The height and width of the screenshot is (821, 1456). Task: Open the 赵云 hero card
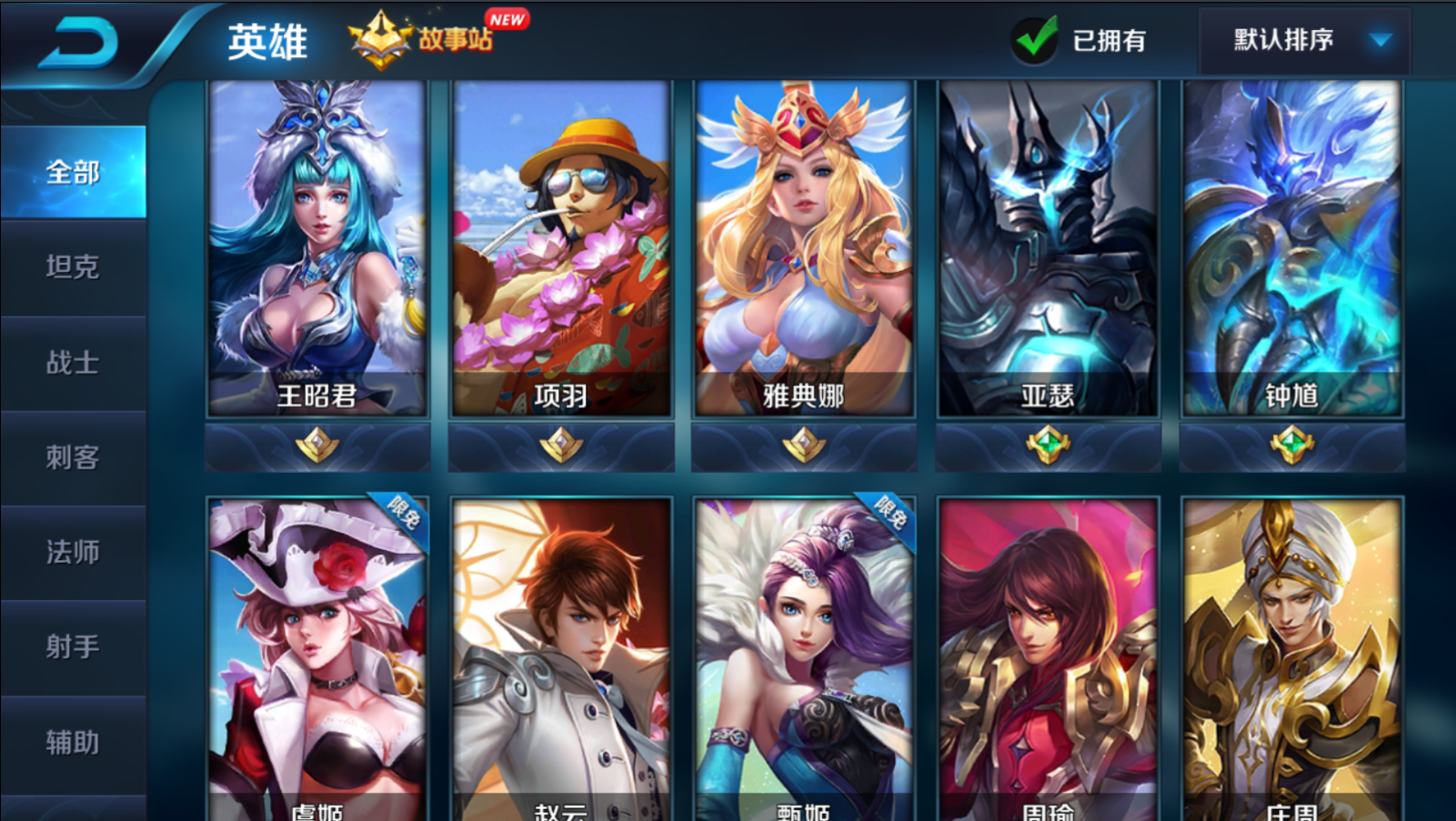pyautogui.click(x=561, y=659)
